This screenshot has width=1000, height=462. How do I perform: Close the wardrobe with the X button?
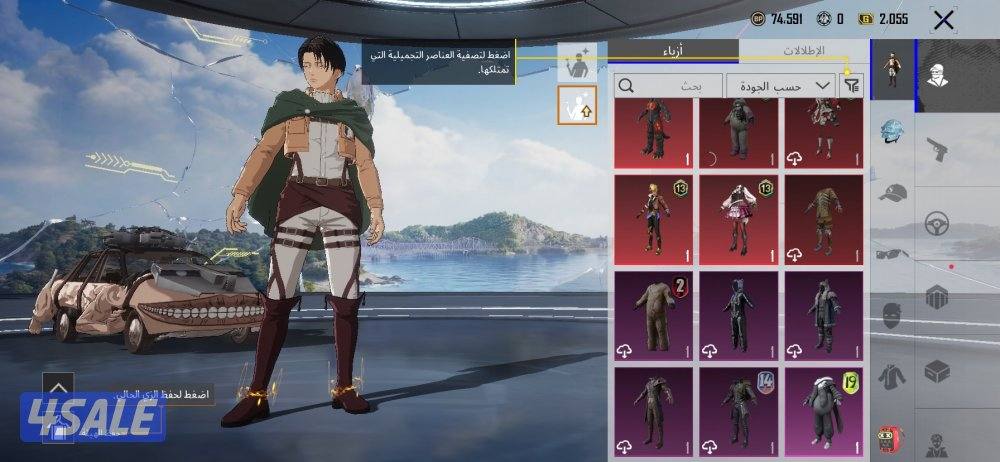click(942, 19)
